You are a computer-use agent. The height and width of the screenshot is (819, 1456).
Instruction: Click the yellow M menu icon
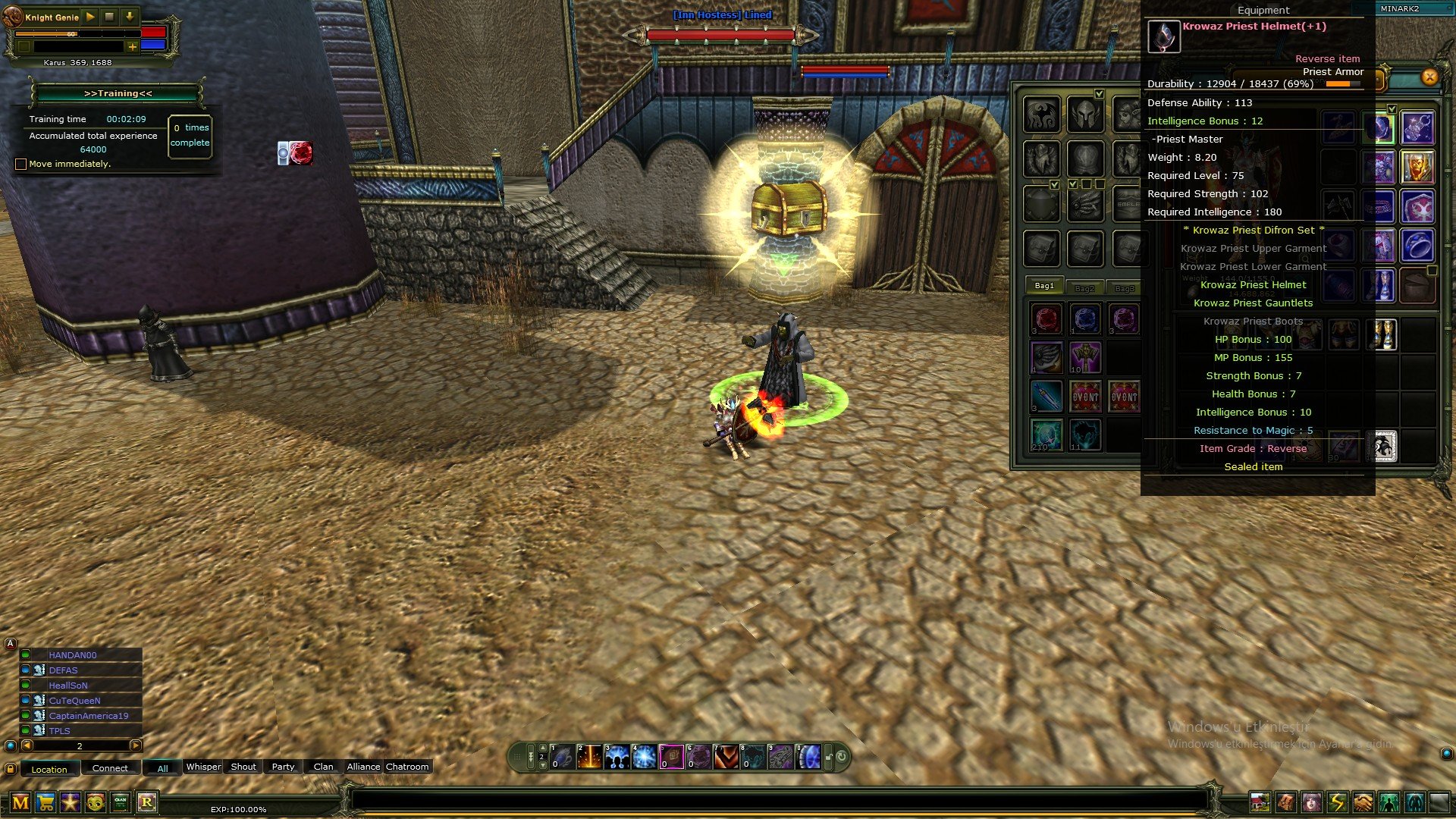(x=20, y=802)
